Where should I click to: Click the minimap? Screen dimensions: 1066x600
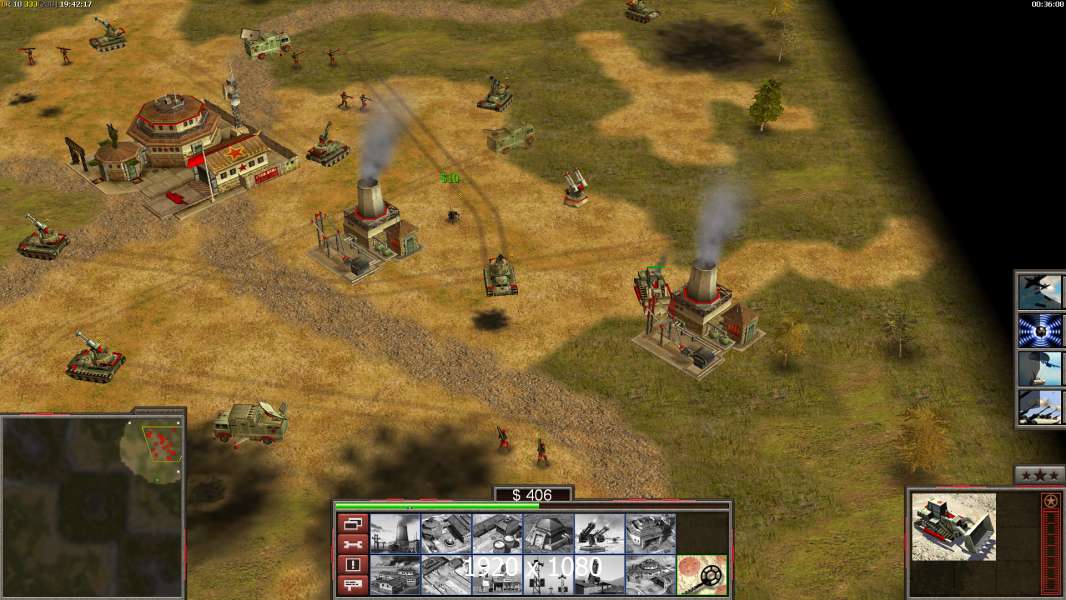[x=92, y=507]
